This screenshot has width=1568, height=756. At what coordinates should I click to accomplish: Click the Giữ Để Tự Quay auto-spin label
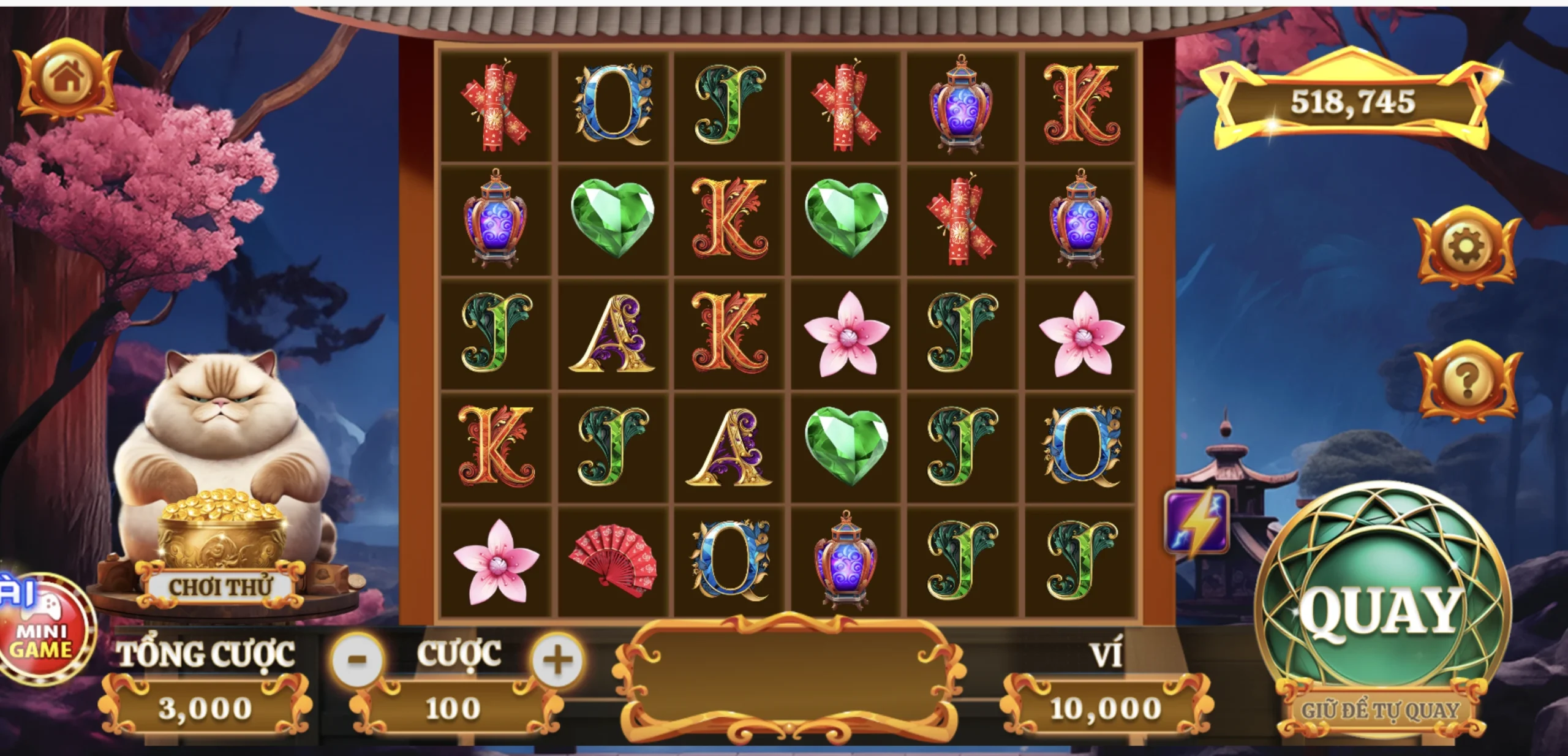[x=1381, y=711]
